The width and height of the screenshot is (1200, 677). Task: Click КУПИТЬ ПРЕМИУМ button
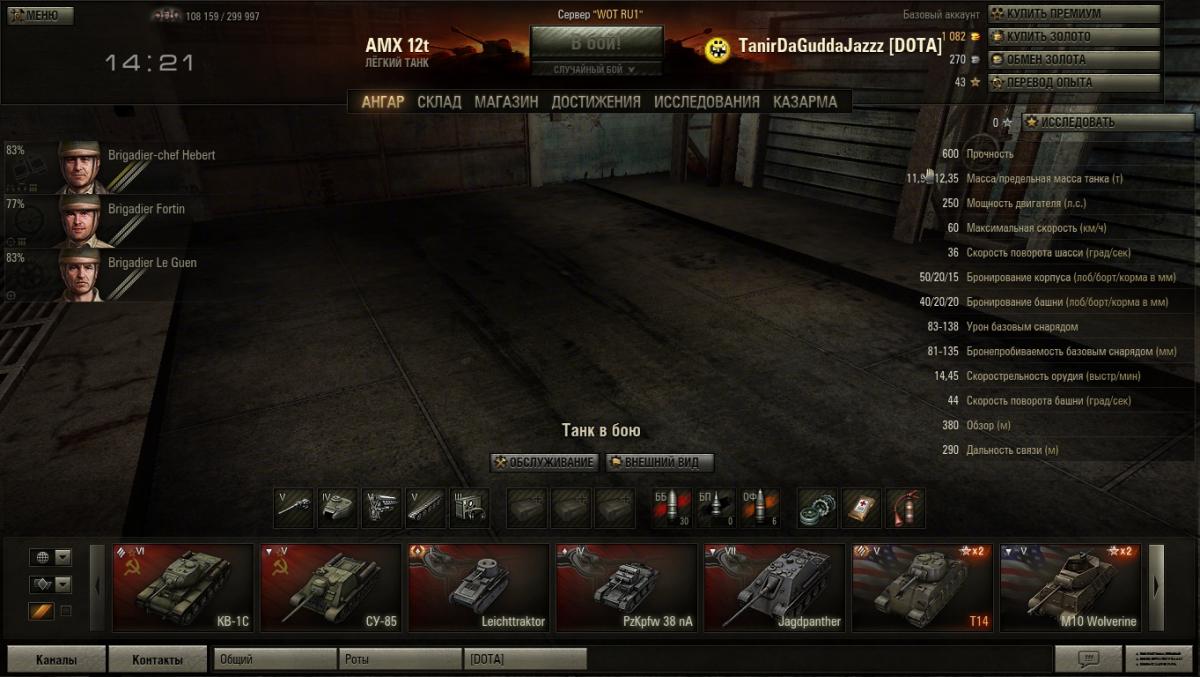tap(1074, 14)
